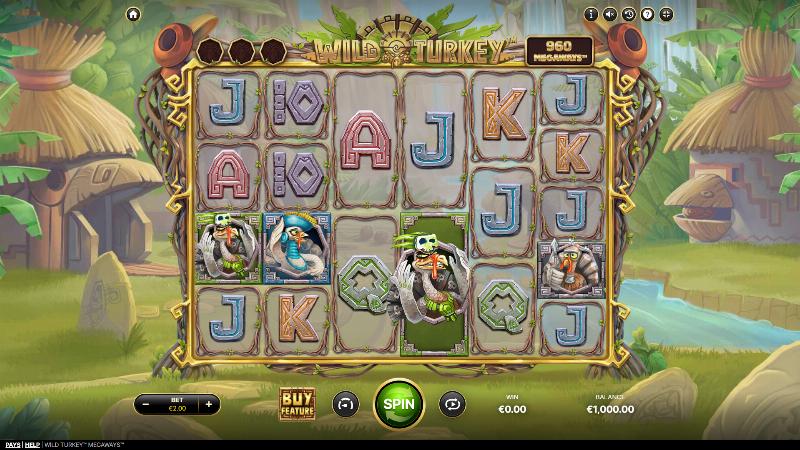
Task: Toggle turbo spin with the speed-gauge icon
Action: (344, 403)
